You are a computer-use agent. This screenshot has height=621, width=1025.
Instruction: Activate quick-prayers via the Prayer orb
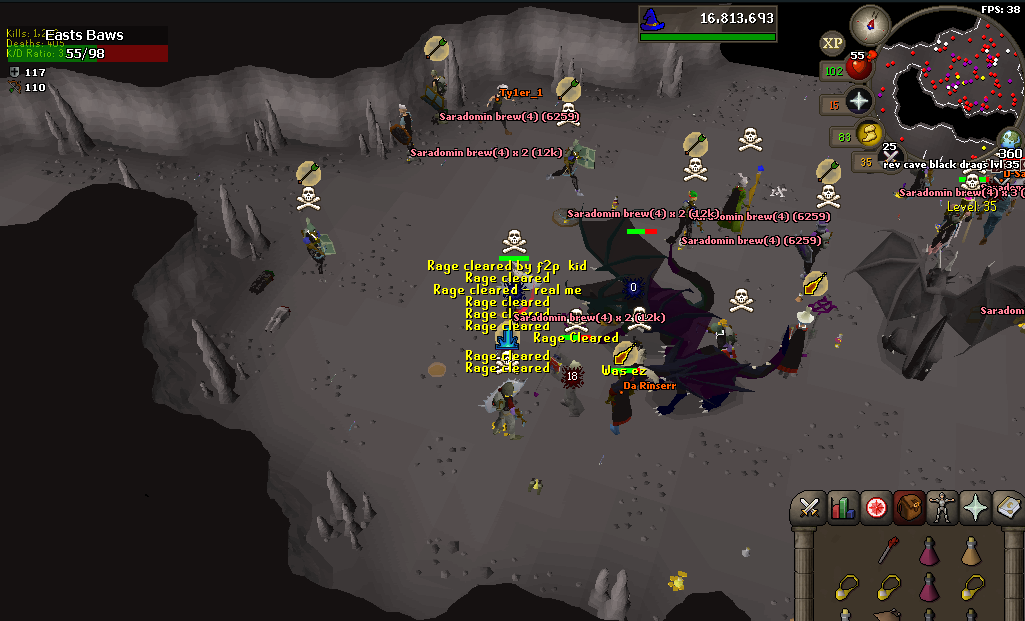[859, 101]
